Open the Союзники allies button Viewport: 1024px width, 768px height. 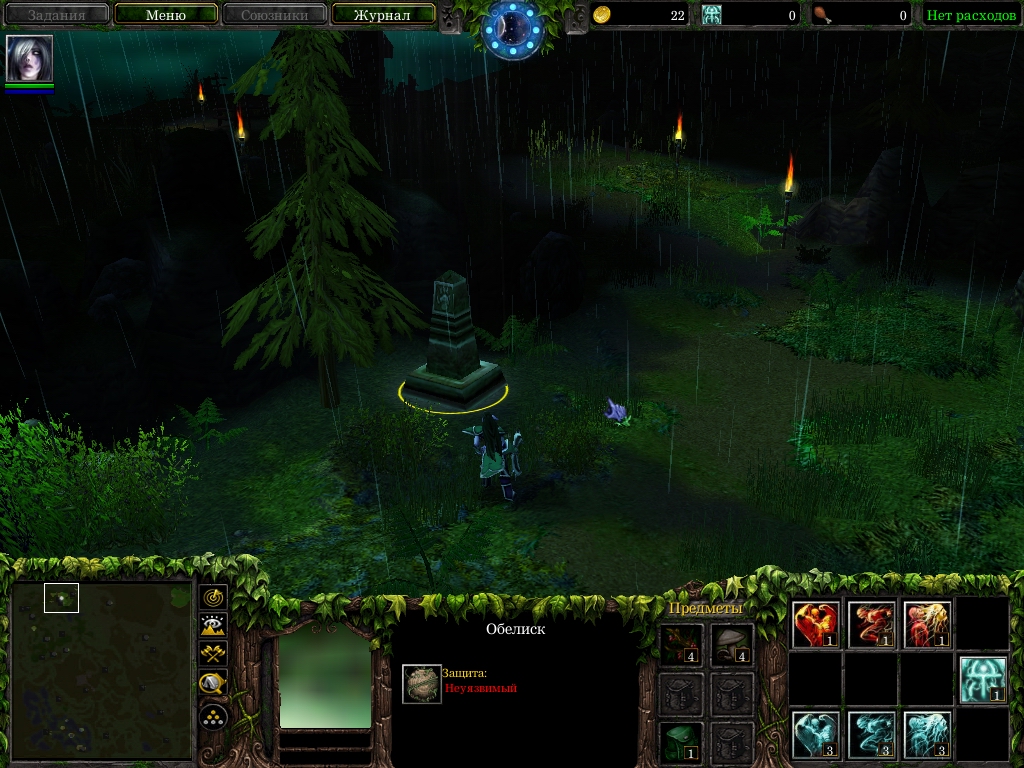tap(274, 15)
